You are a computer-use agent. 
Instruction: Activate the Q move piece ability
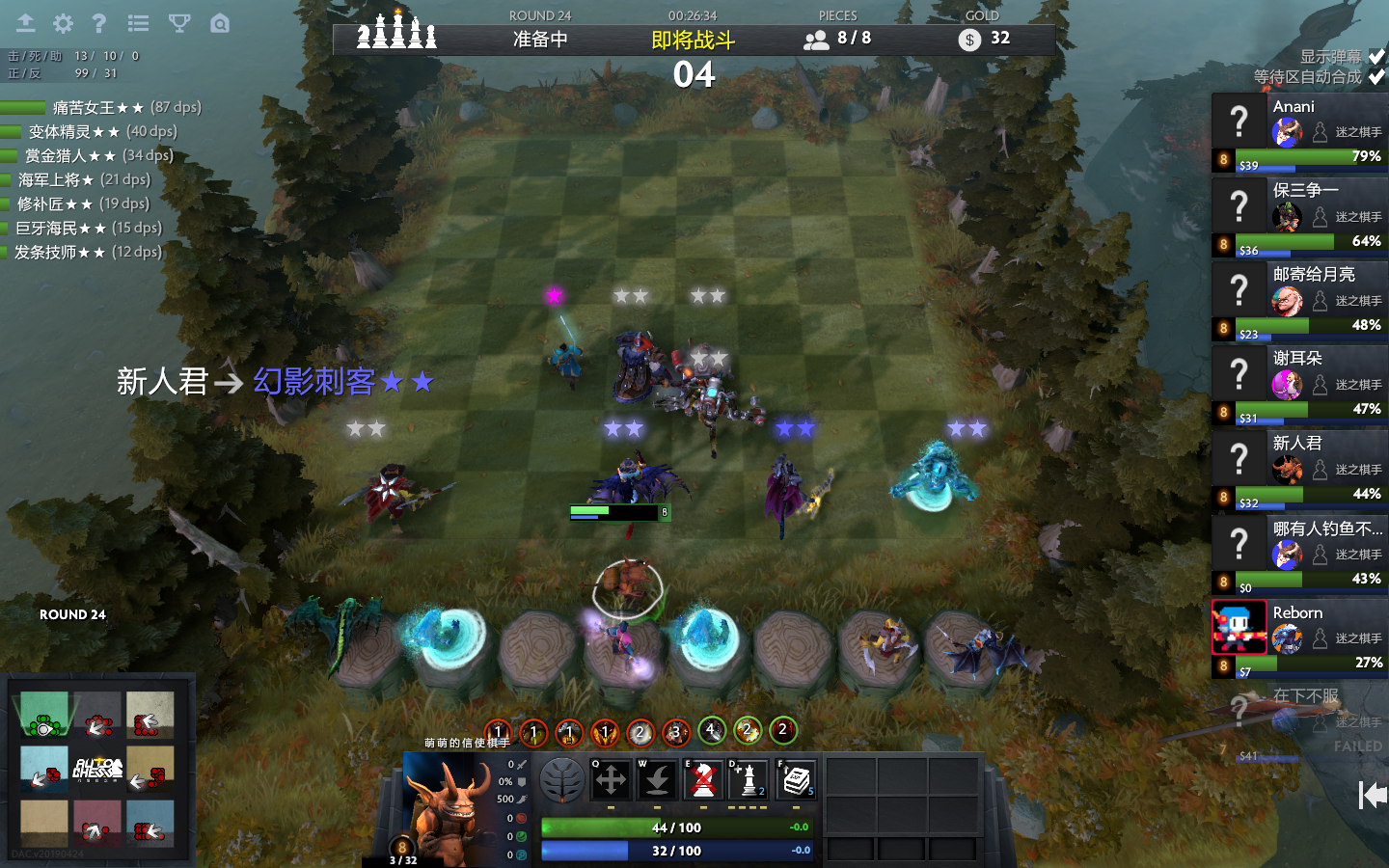click(611, 780)
